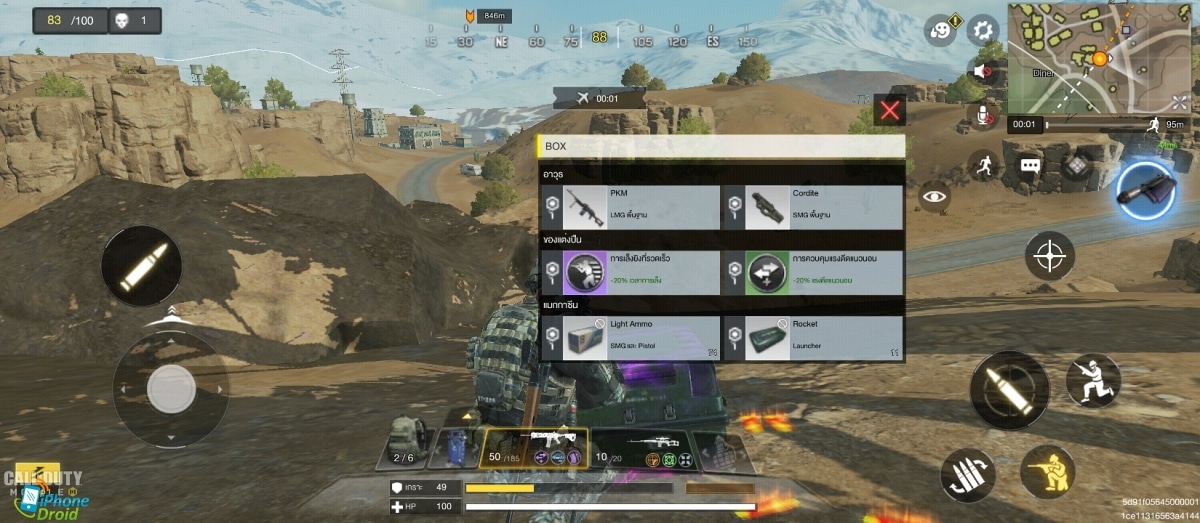The height and width of the screenshot is (523, 1200).
Task: Open the Settings gear
Action: coord(984,29)
